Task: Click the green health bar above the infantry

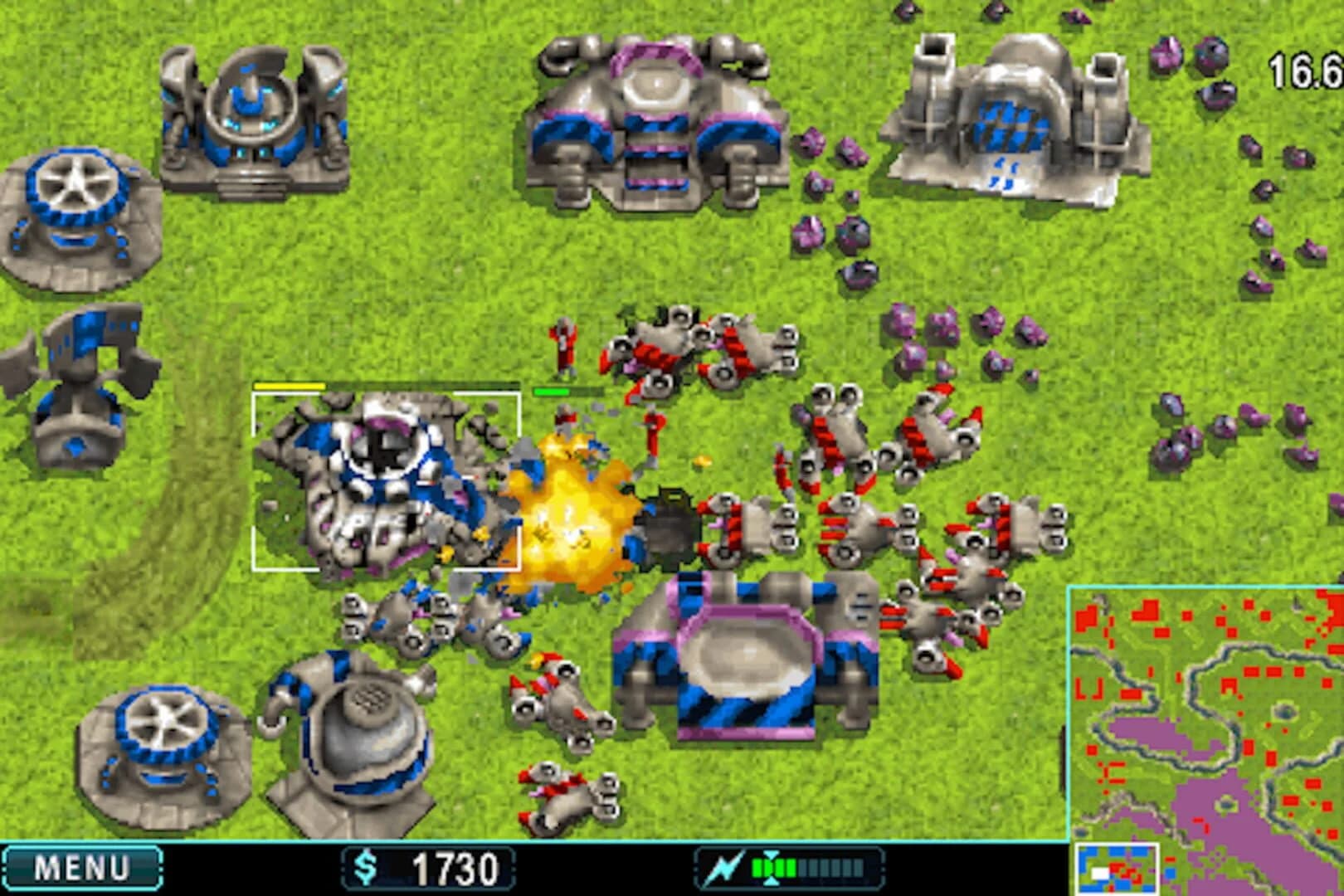Action: pyautogui.click(x=552, y=391)
